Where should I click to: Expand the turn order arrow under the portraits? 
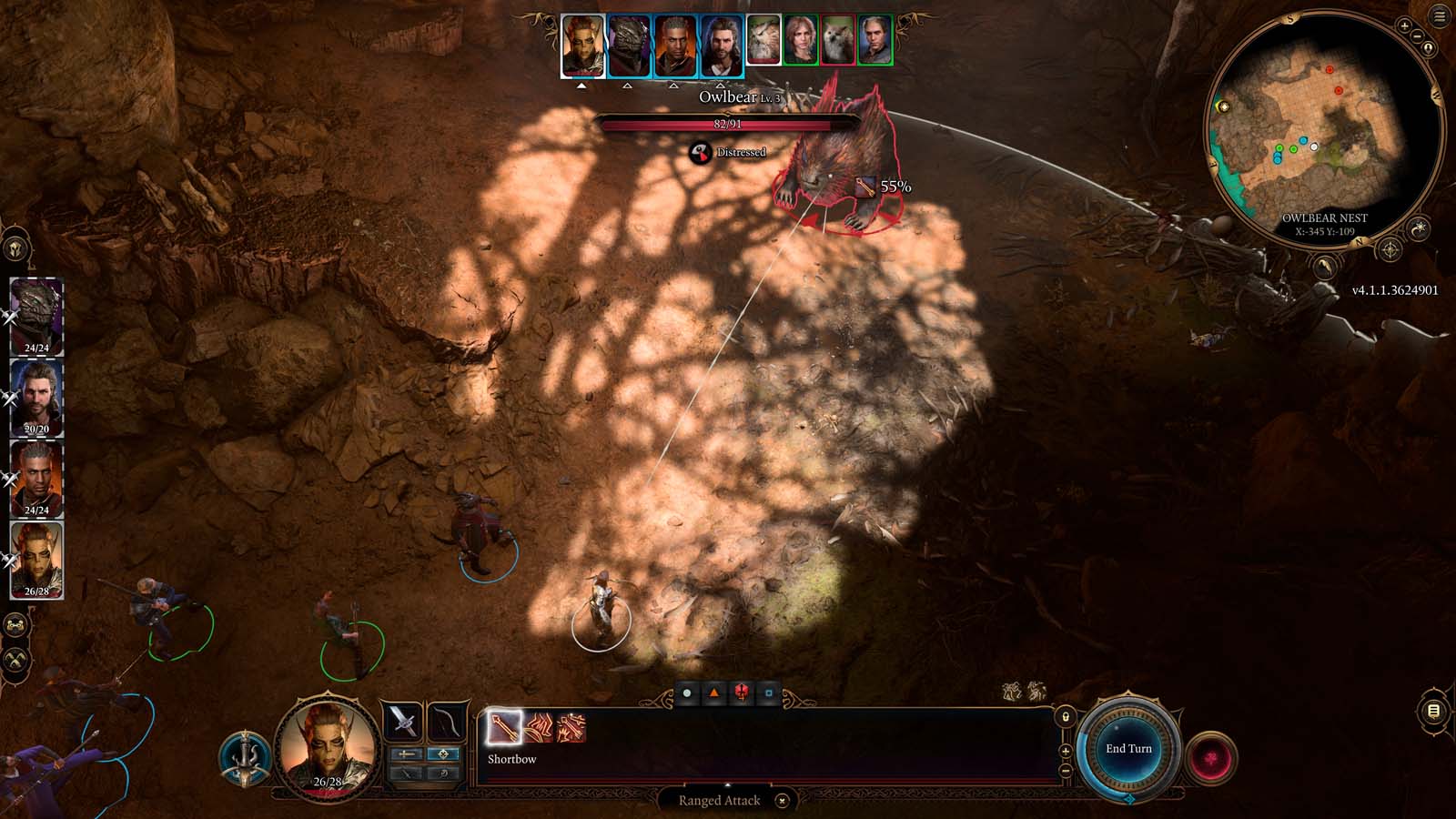coord(580,86)
